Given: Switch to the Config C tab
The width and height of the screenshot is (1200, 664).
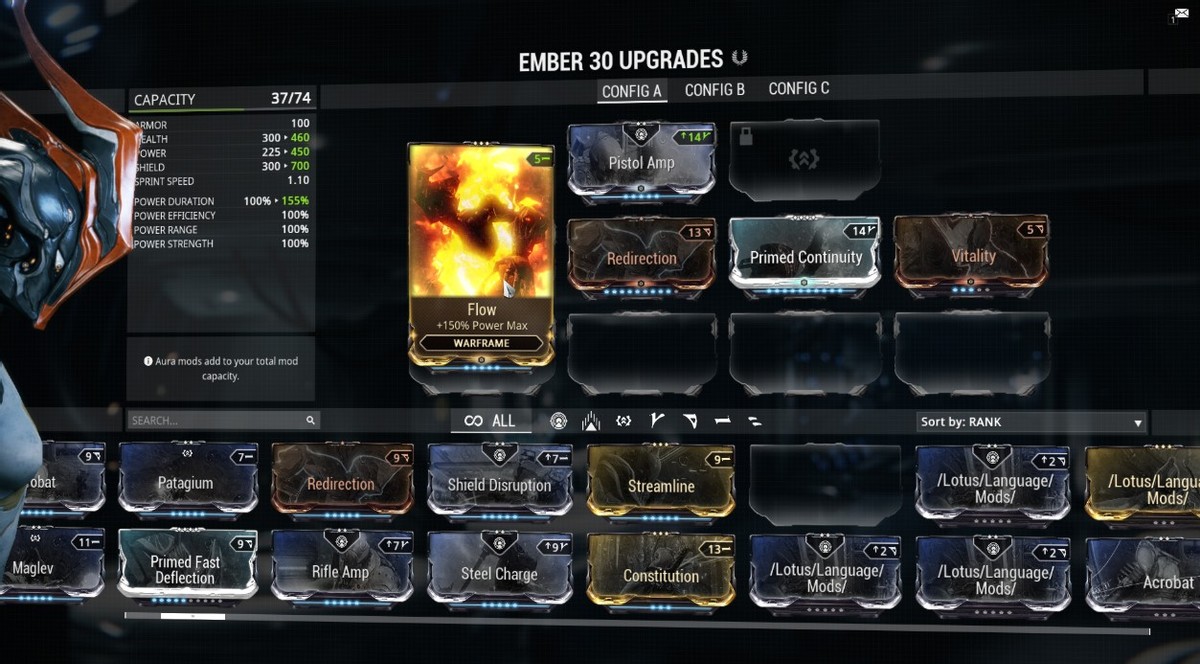Looking at the screenshot, I should 798,89.
